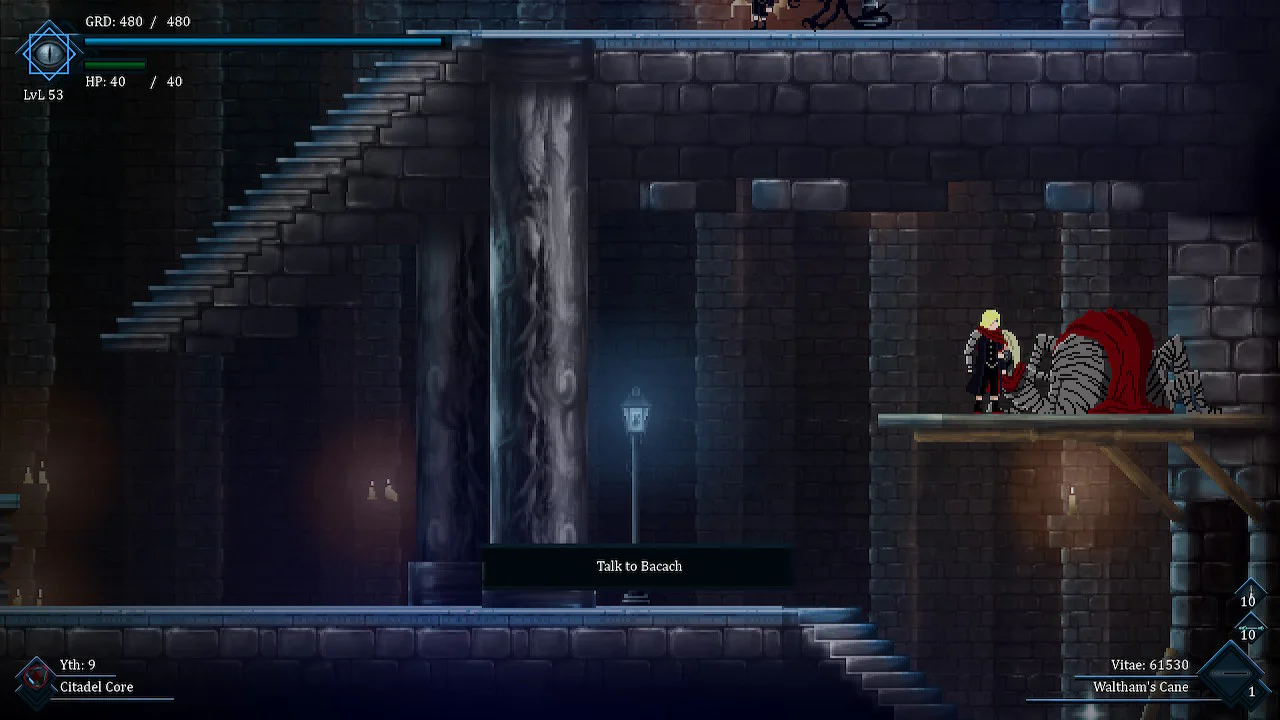Click the Yth gem icon bottom-left

pos(36,678)
